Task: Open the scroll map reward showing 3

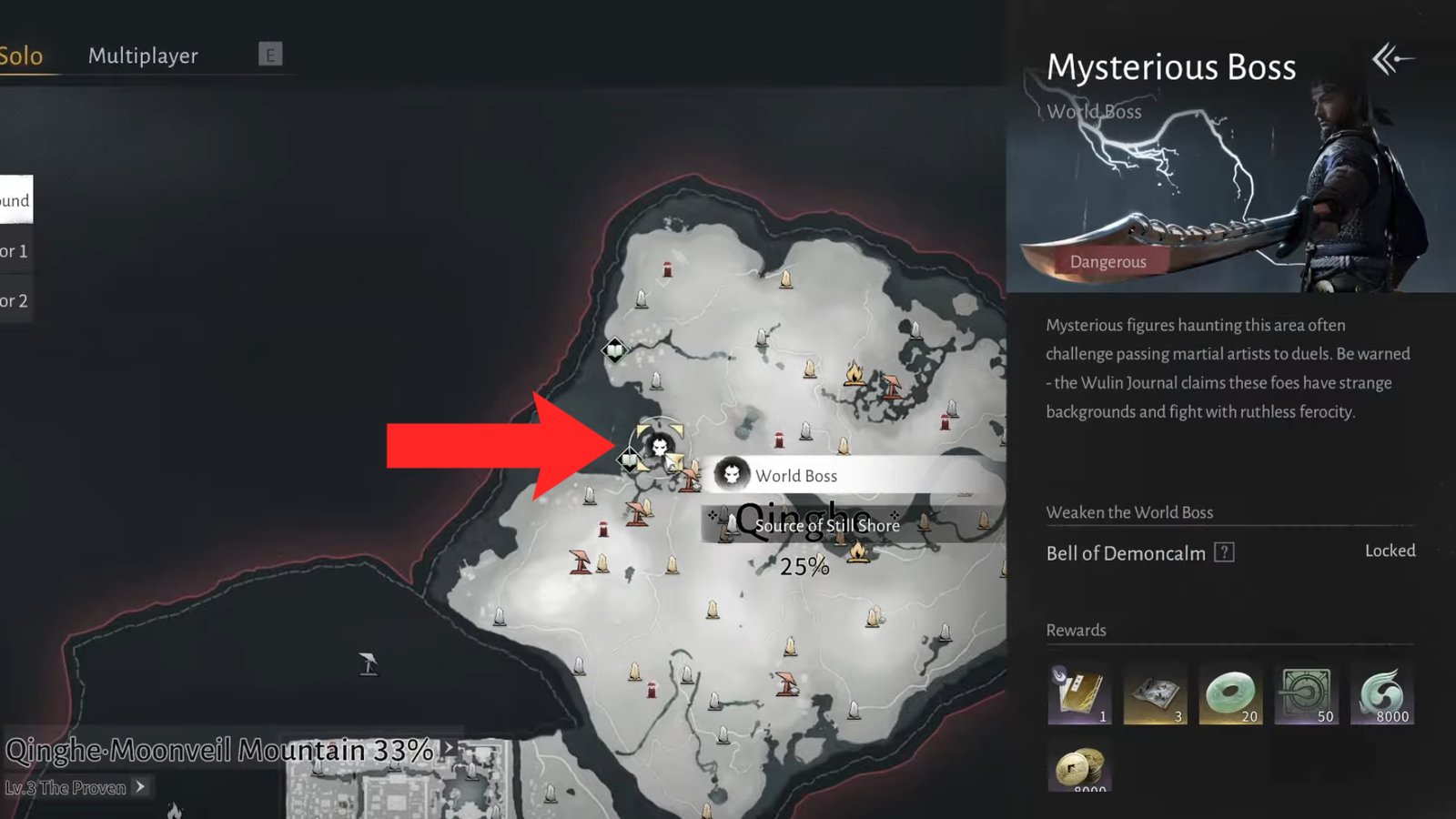Action: tap(1156, 693)
